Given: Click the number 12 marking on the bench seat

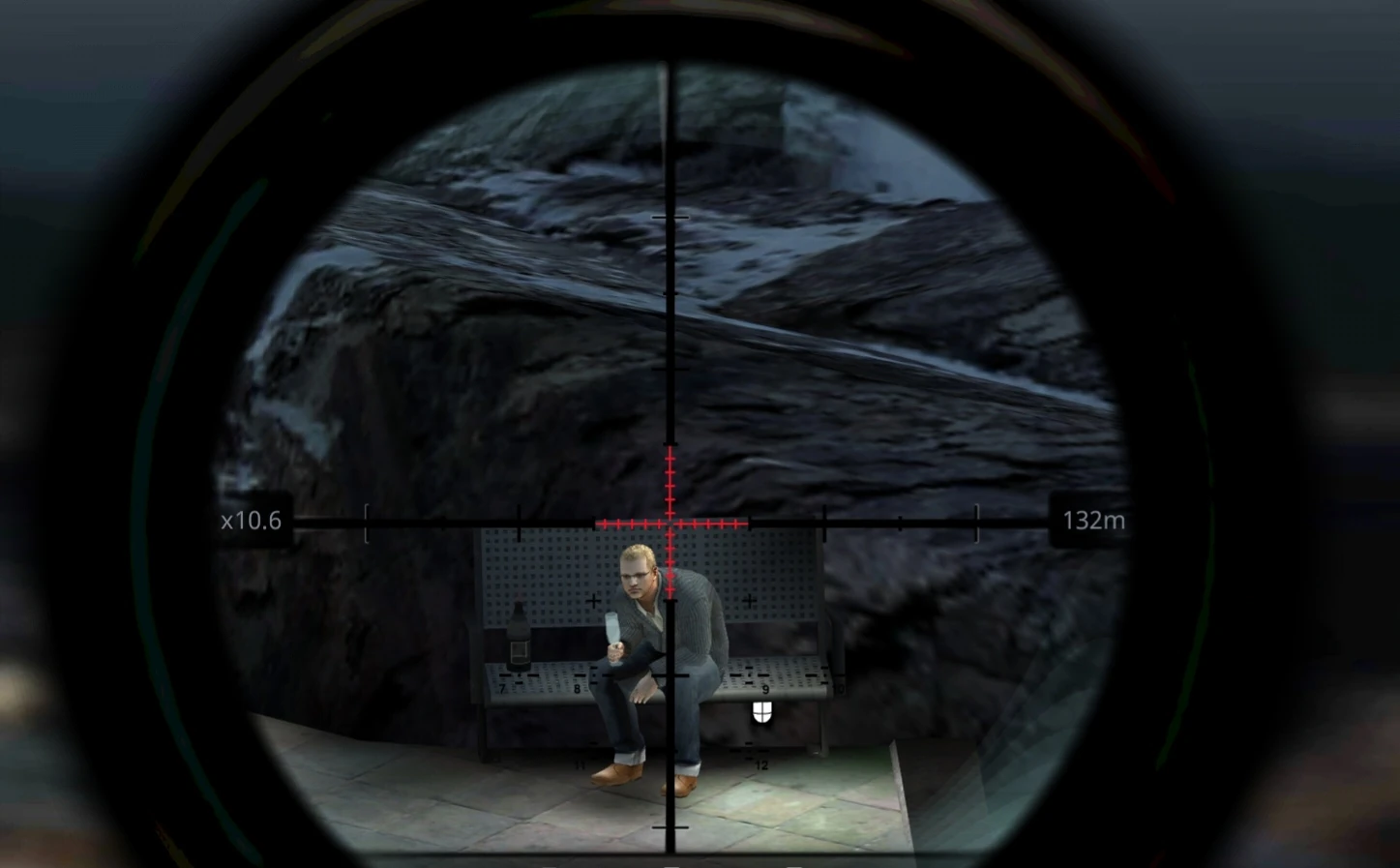Looking at the screenshot, I should coord(760,763).
